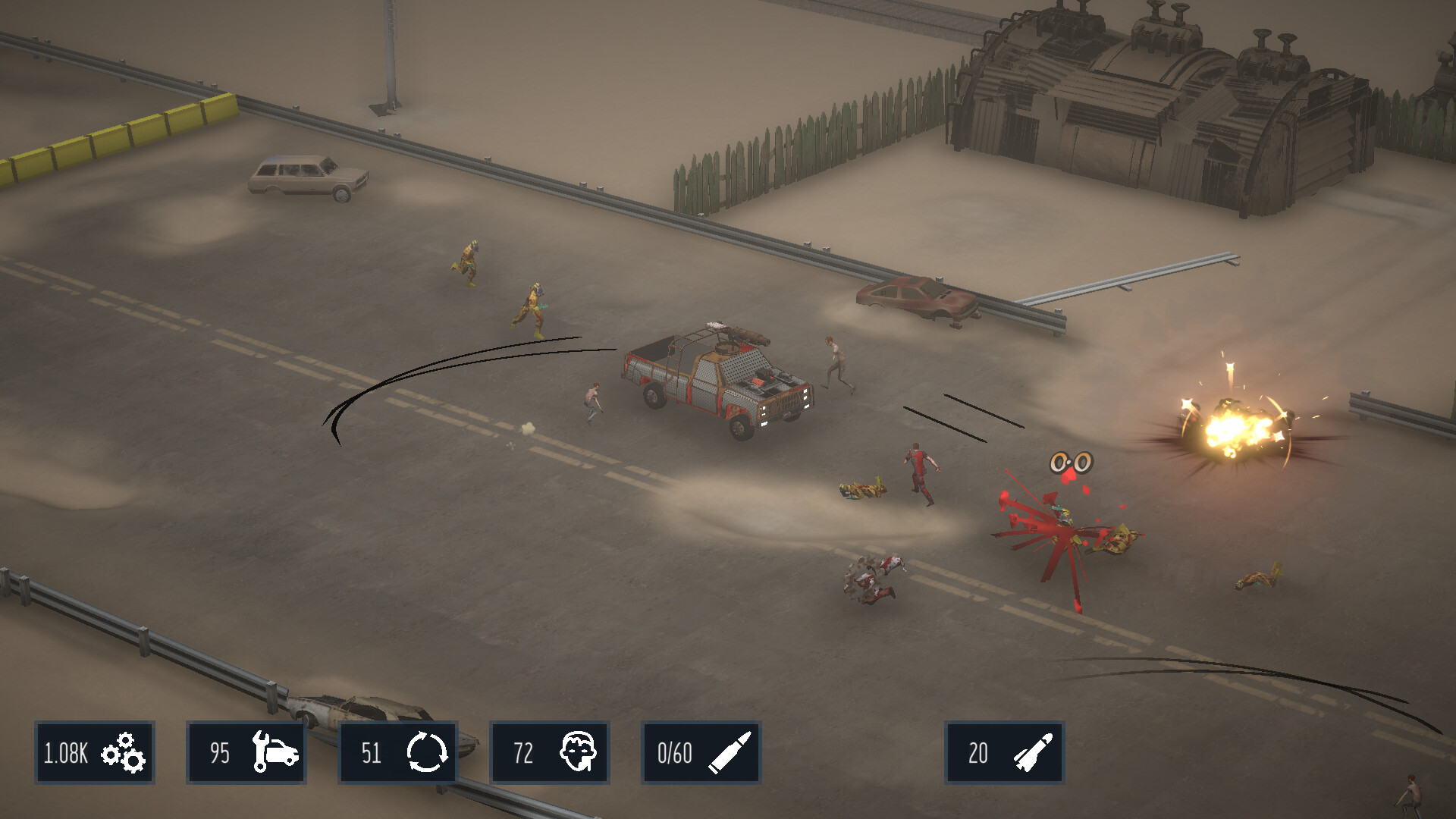Click the gear icon inside the resources panel

124,753
